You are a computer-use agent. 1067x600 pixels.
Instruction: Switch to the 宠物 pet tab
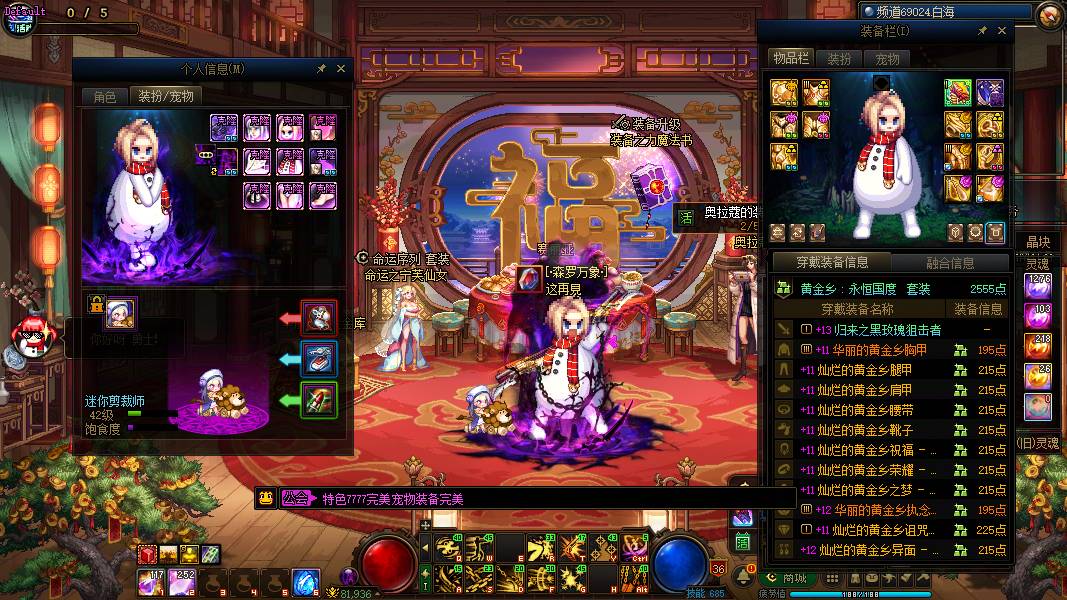tap(887, 59)
